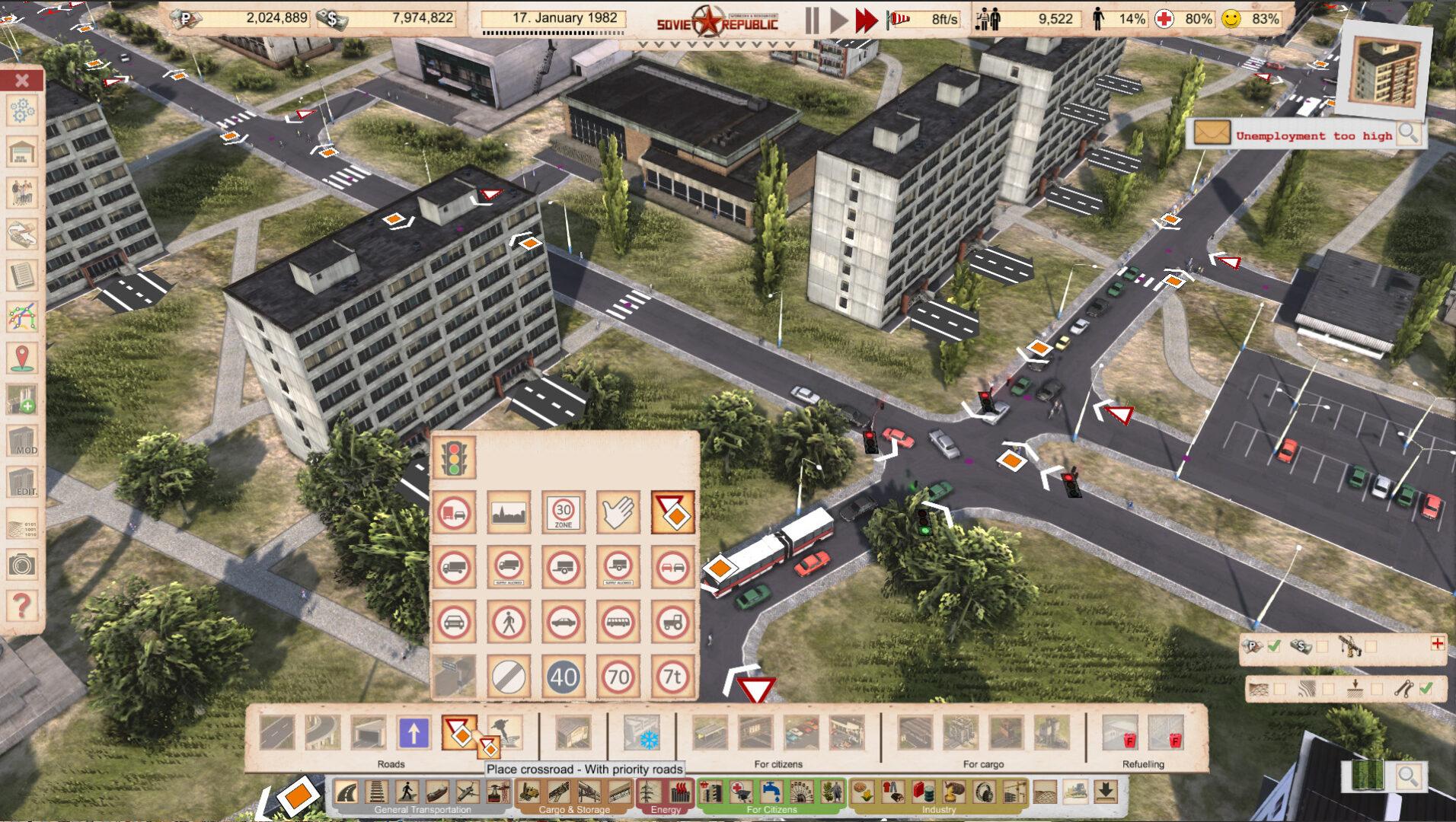The height and width of the screenshot is (822, 1456).
Task: Close the left side menu panel
Action: pyautogui.click(x=22, y=80)
